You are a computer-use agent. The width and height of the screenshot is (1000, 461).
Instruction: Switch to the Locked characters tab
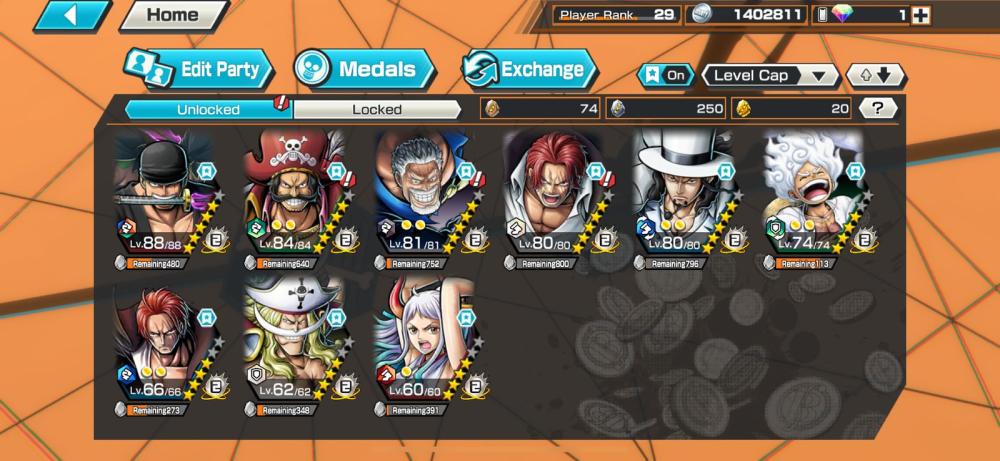(377, 109)
